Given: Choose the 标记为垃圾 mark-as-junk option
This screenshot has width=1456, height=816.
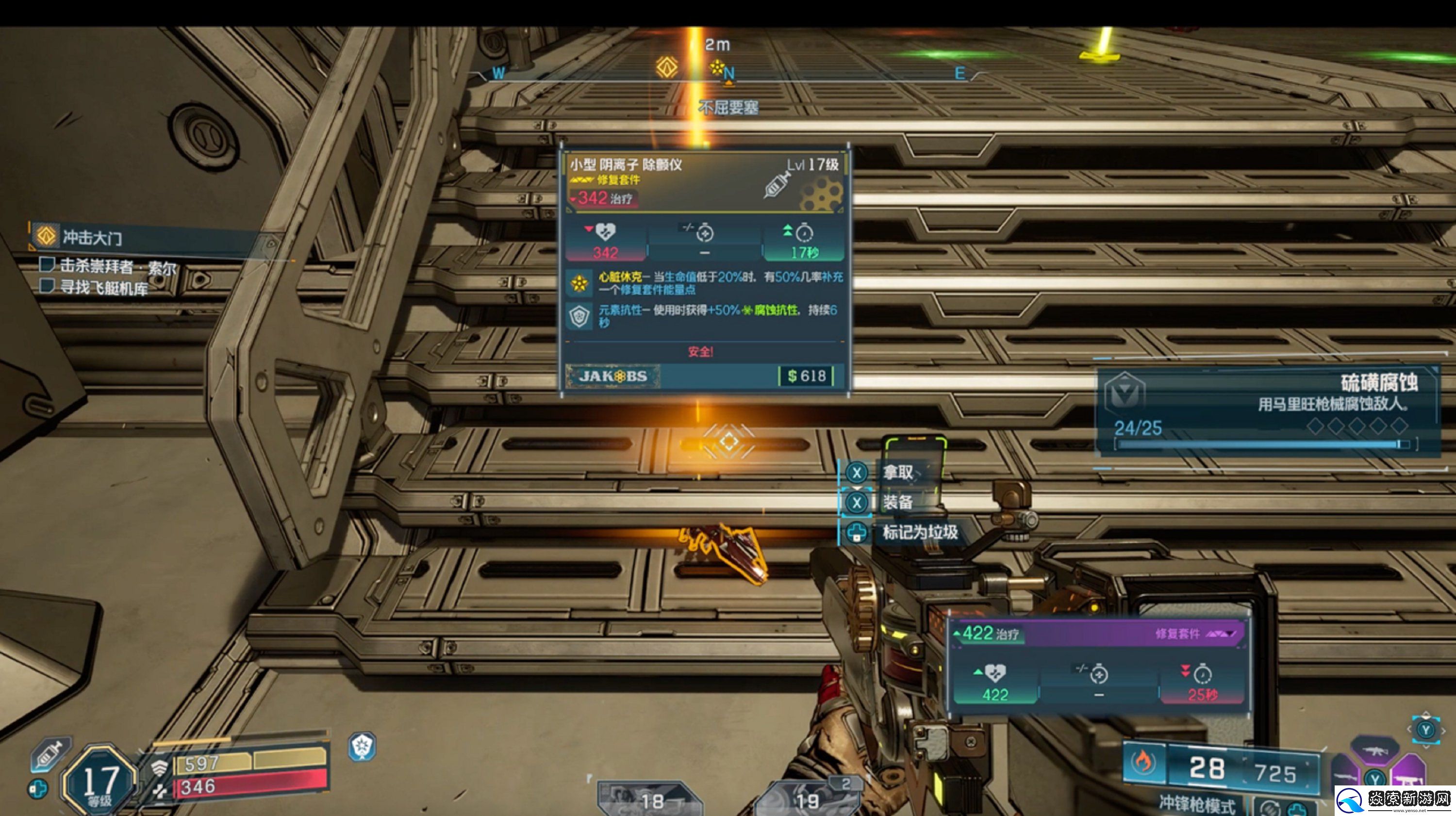Looking at the screenshot, I should [x=919, y=532].
